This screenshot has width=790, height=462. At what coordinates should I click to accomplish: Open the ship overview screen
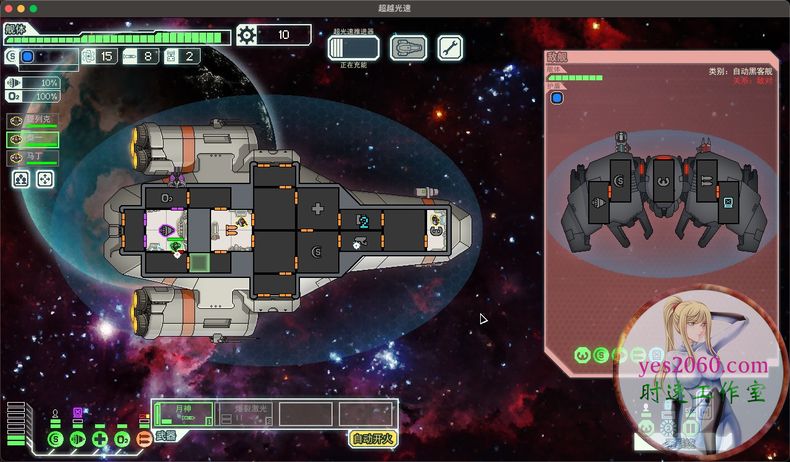click(x=408, y=47)
